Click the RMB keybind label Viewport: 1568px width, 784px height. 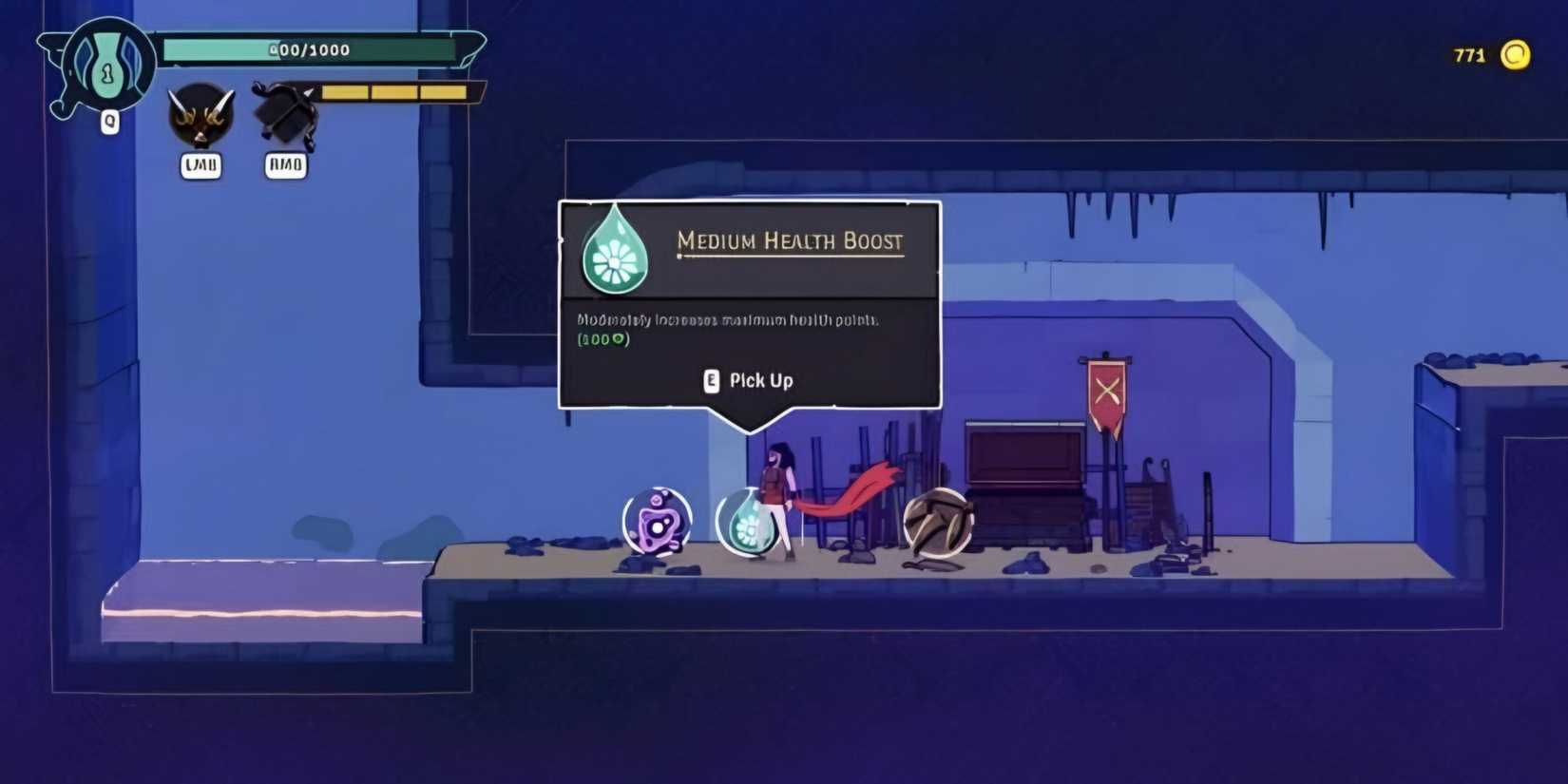click(283, 165)
